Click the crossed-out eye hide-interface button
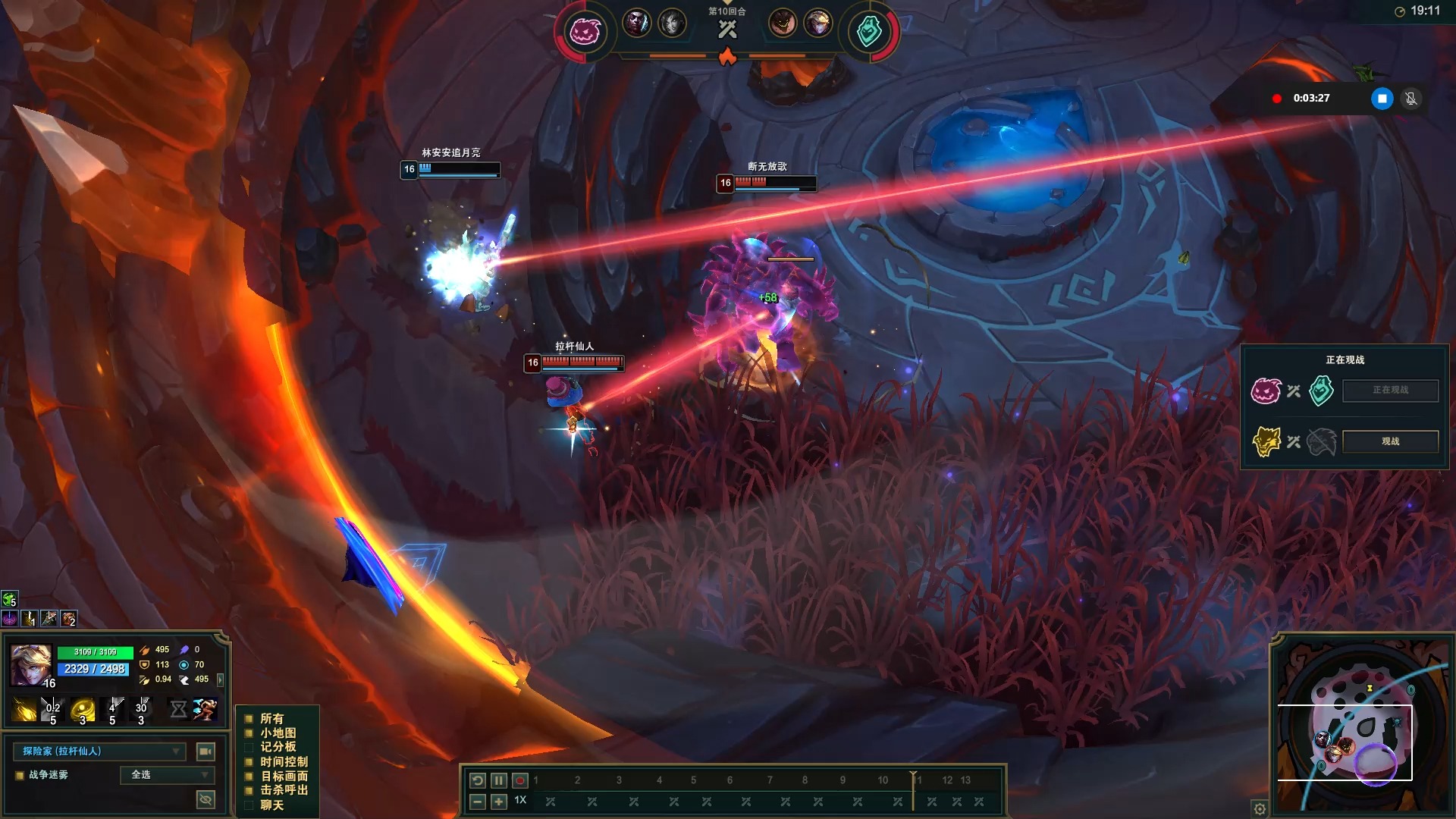Viewport: 1456px width, 819px height. click(x=205, y=799)
